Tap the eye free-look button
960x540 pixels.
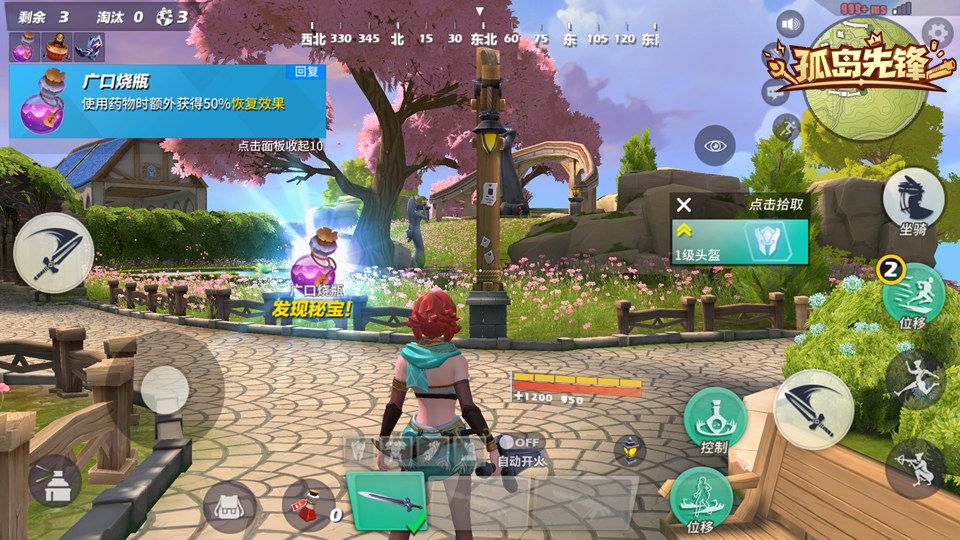(x=715, y=146)
